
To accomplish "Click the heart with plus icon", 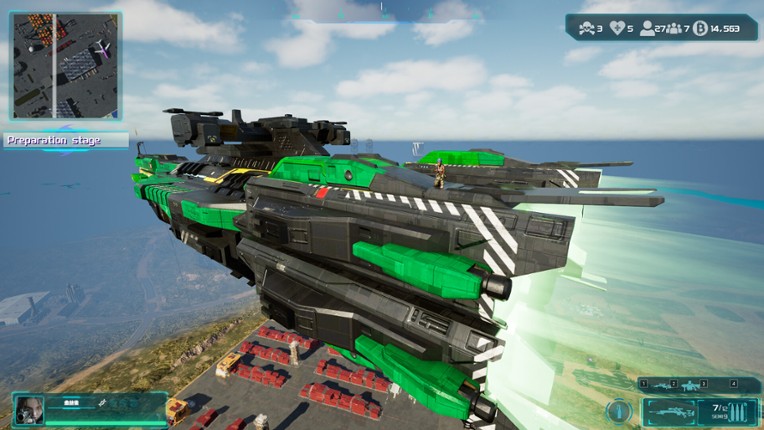I will pos(618,28).
